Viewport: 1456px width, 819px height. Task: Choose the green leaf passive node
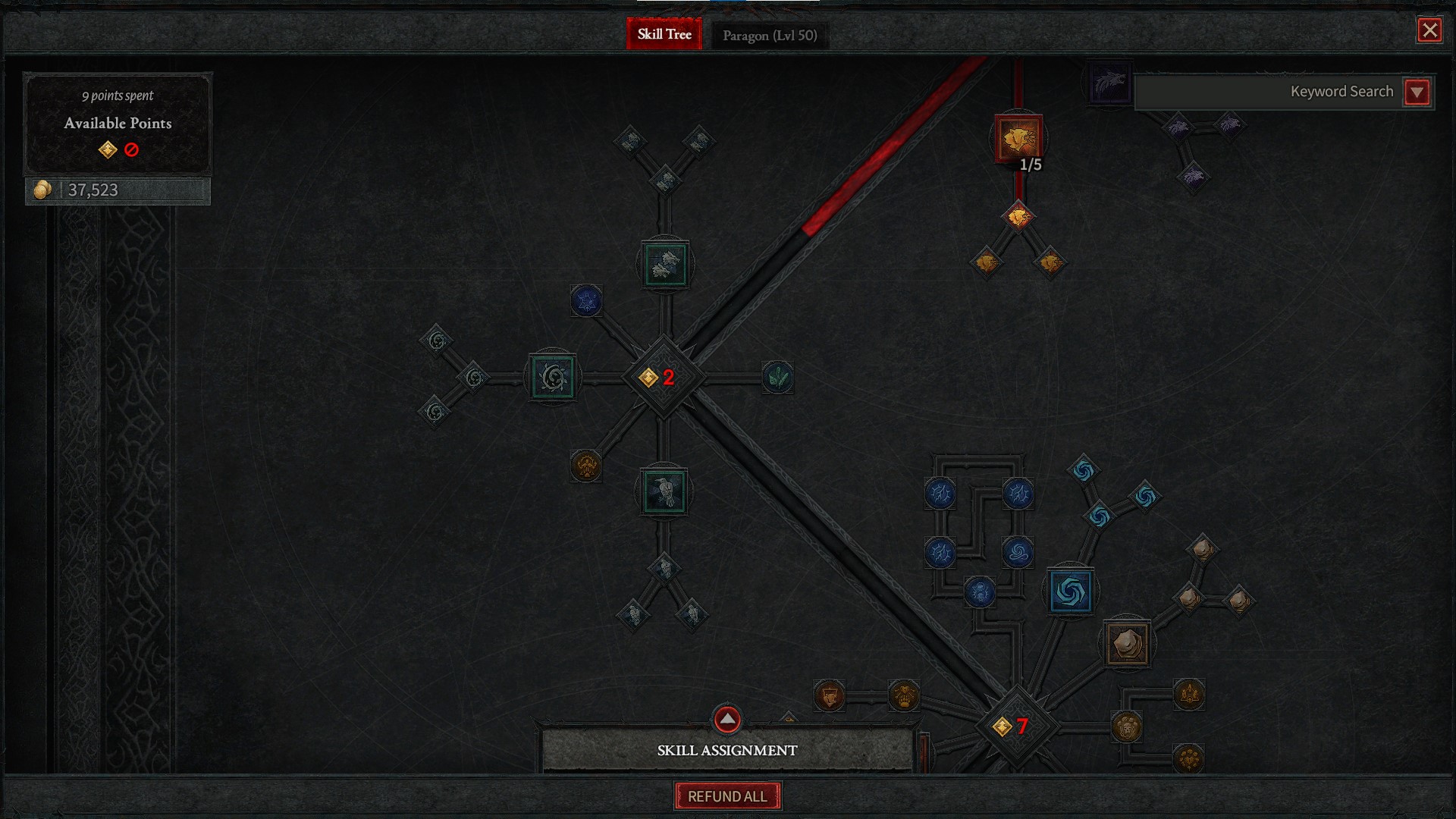777,377
